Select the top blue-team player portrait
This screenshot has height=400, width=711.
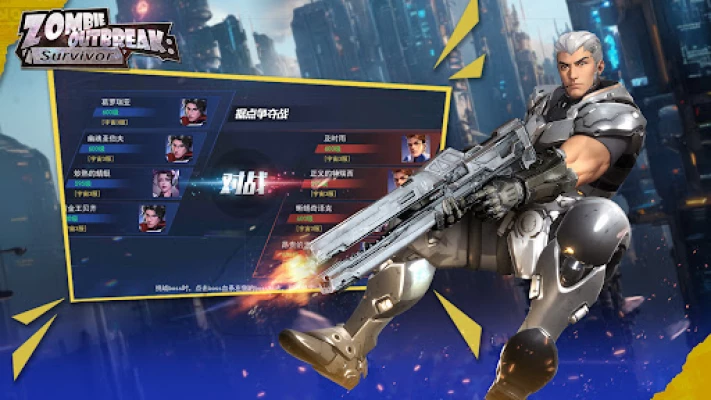pos(193,111)
